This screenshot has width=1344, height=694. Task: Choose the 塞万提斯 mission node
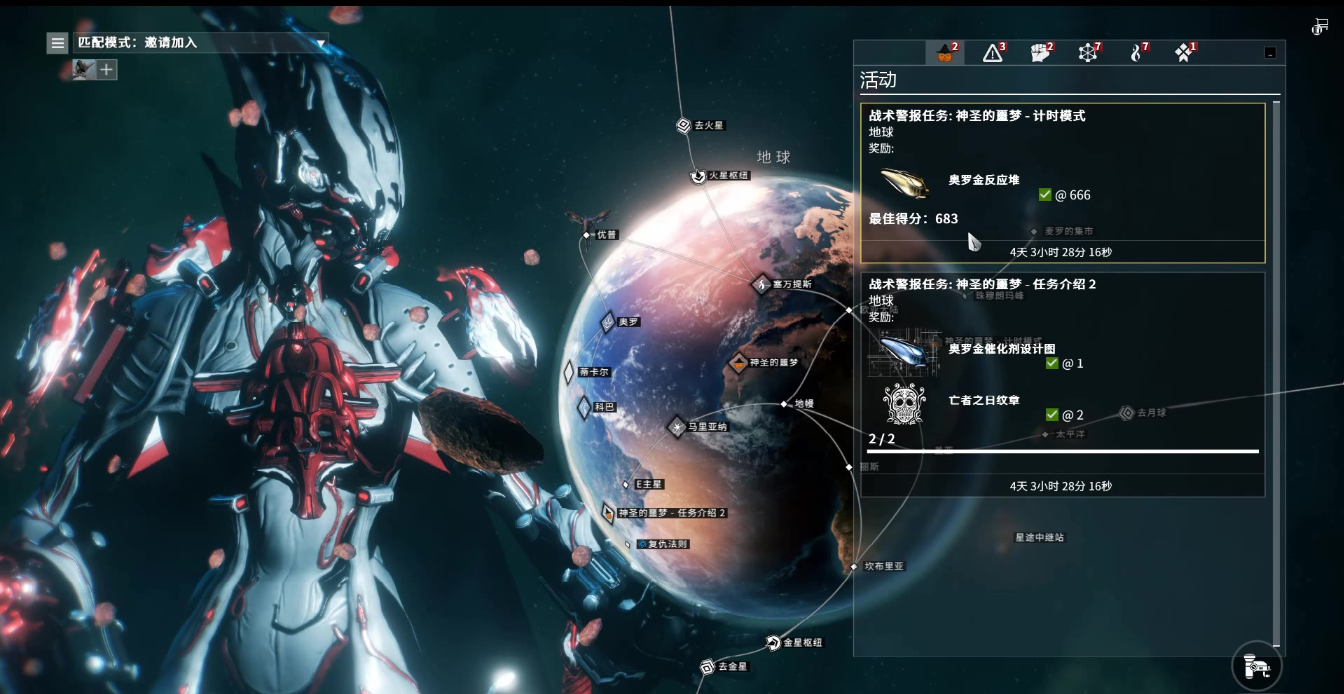click(x=763, y=284)
